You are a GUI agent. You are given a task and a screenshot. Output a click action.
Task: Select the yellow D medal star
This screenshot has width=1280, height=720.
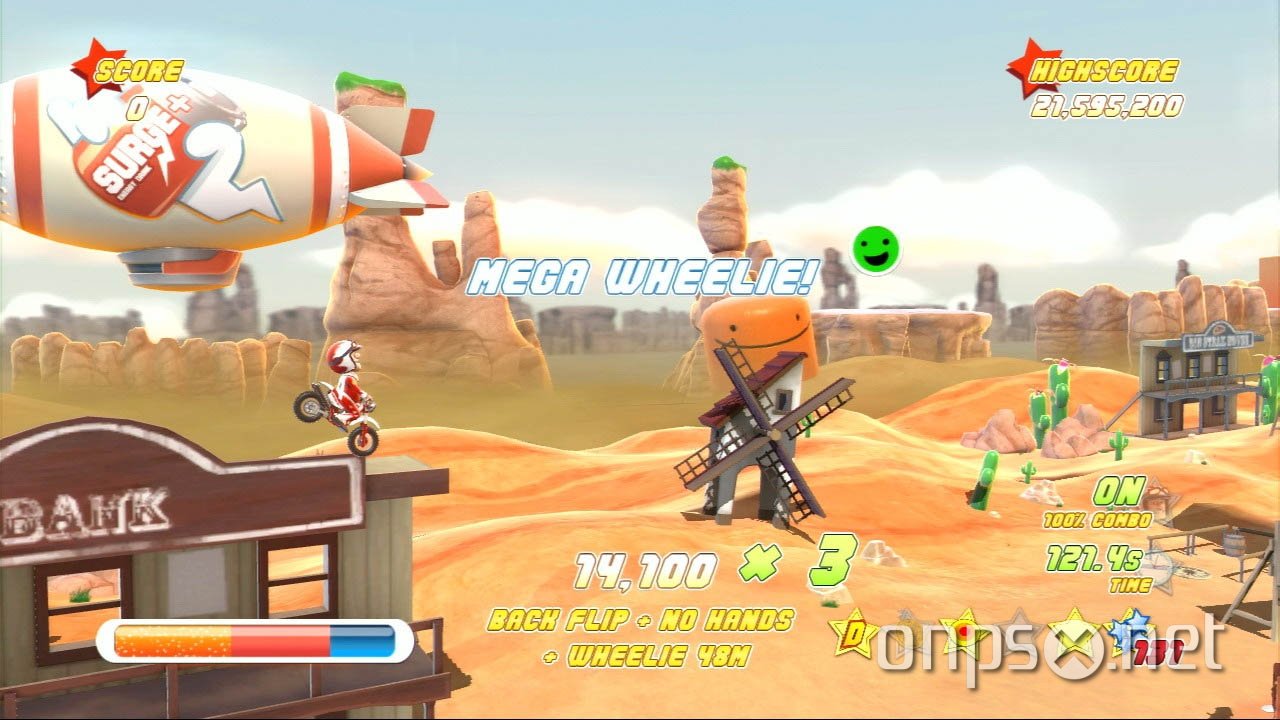(853, 633)
